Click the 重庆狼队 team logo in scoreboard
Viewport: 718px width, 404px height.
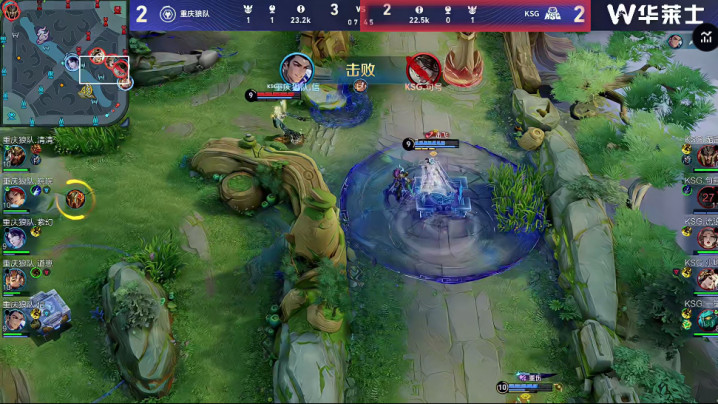(168, 14)
